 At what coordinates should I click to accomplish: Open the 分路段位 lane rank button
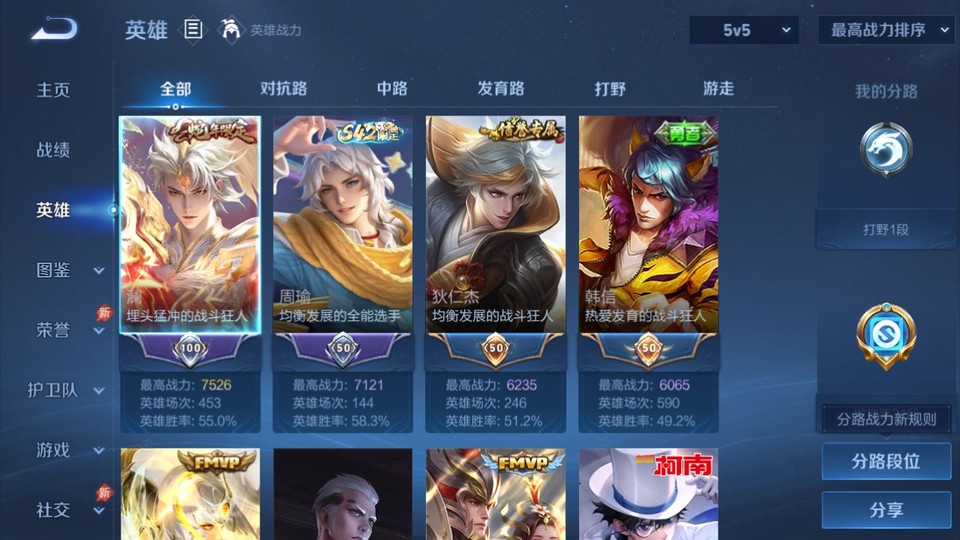(x=886, y=462)
